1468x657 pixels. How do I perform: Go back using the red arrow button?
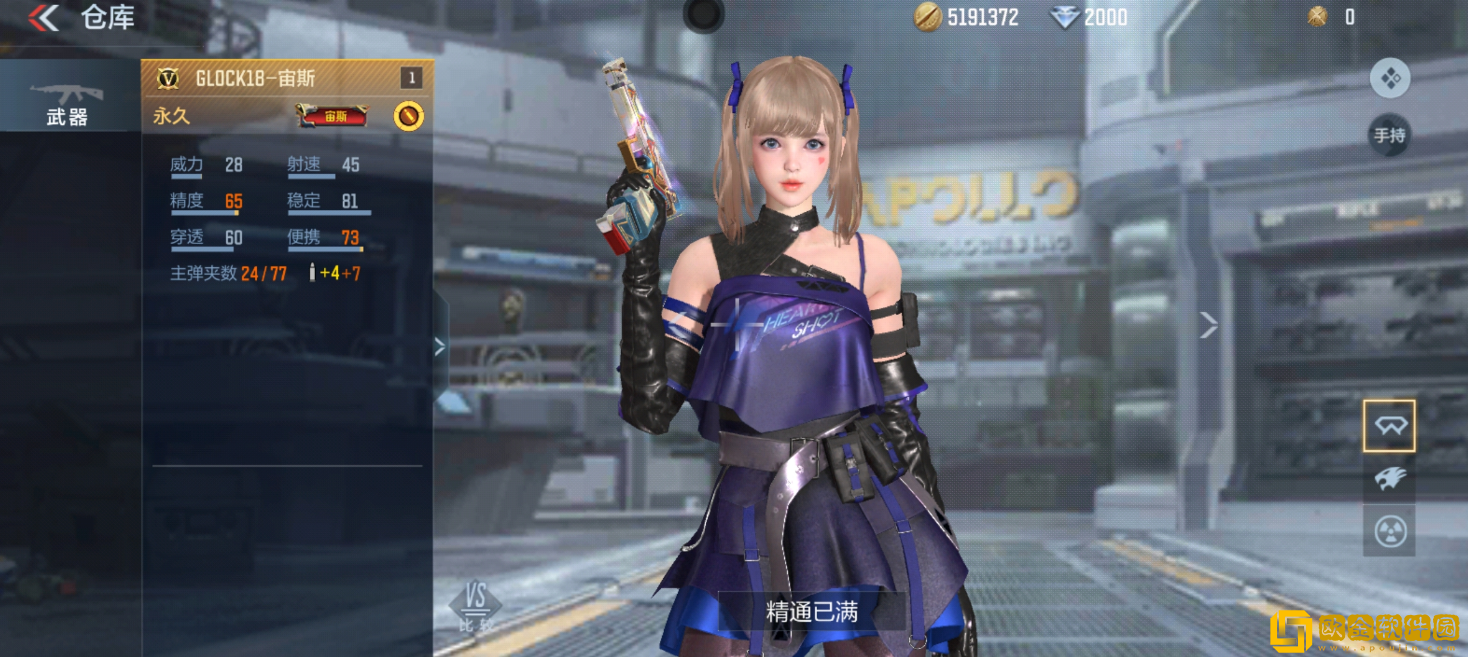[44, 17]
